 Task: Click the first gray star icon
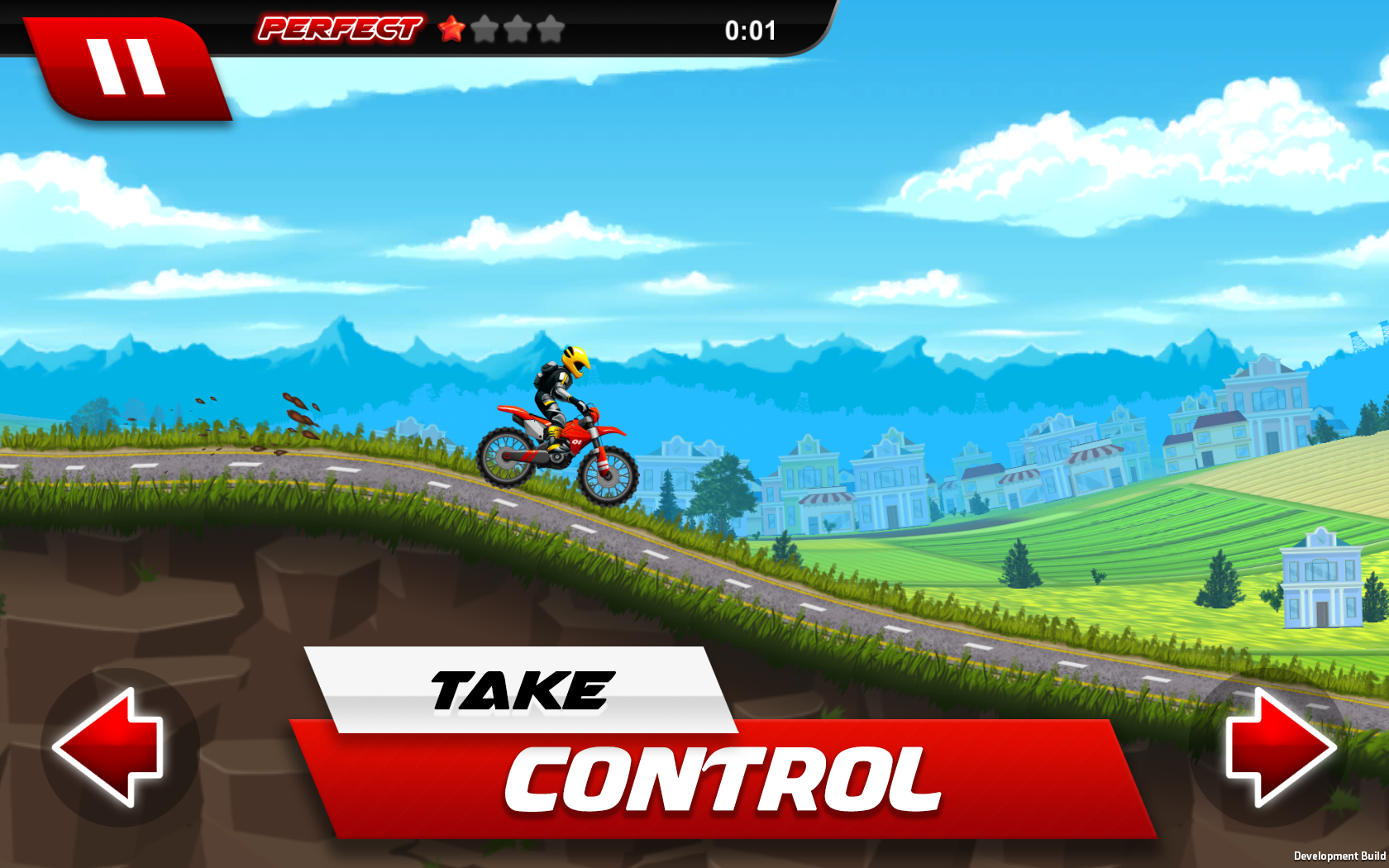(486, 30)
